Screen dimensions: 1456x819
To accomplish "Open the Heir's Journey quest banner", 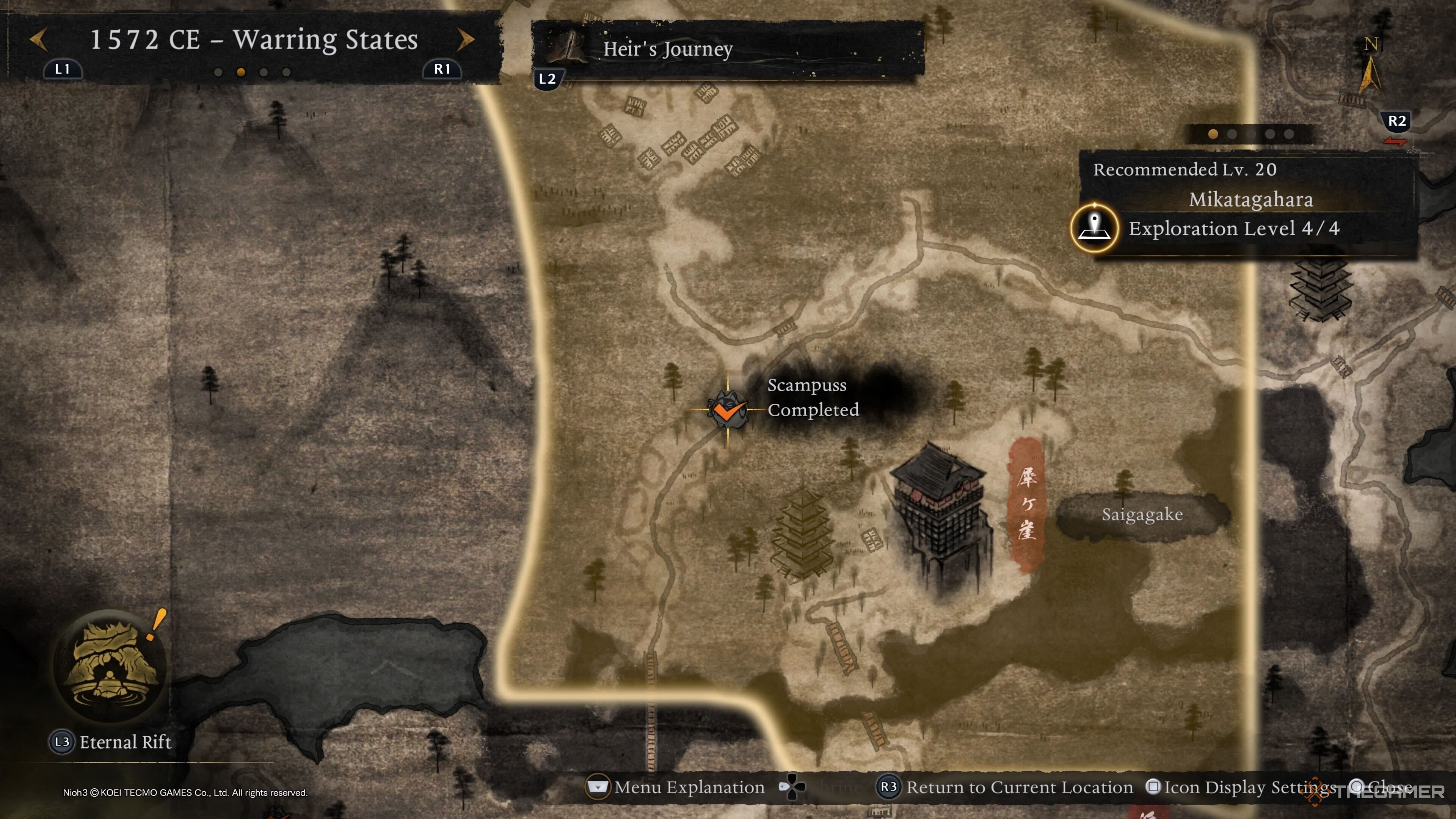I will pos(727,49).
